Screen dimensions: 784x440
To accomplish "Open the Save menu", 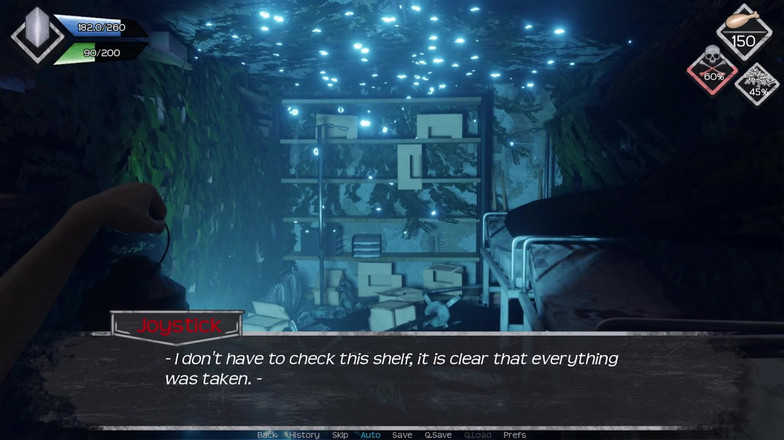I will click(402, 435).
